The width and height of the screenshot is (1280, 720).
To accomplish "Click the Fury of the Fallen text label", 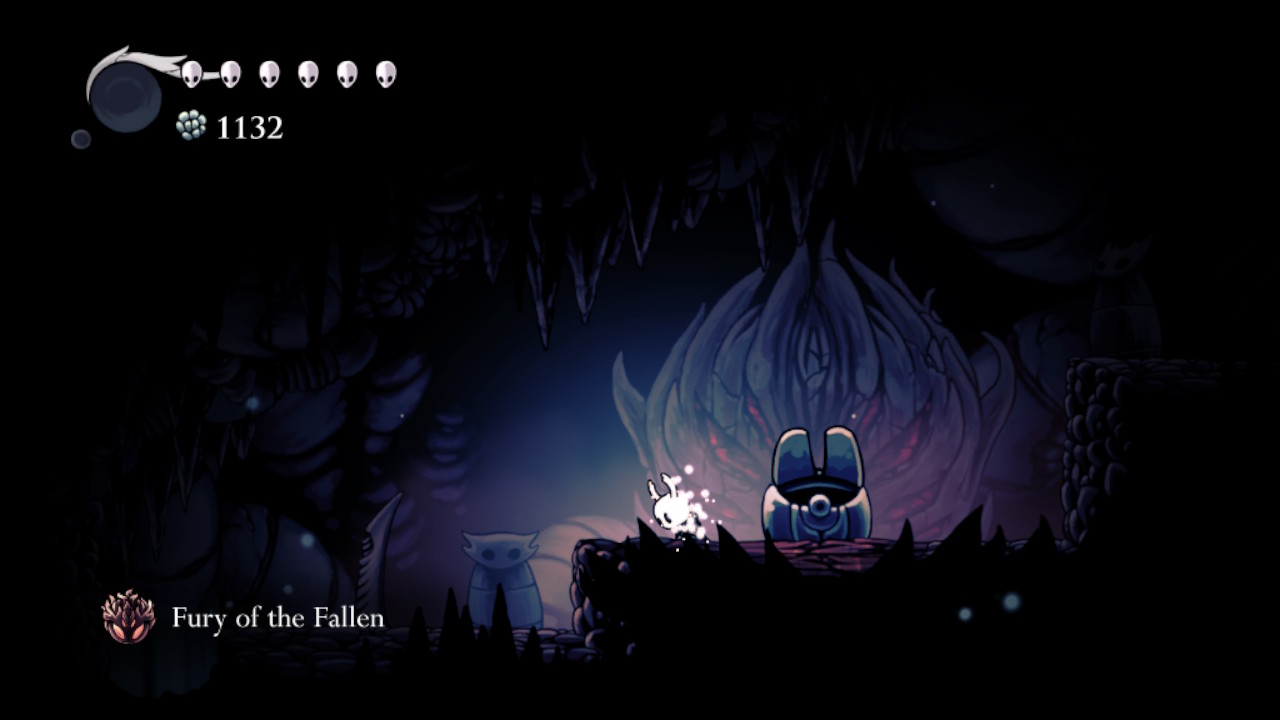I will click(x=280, y=618).
